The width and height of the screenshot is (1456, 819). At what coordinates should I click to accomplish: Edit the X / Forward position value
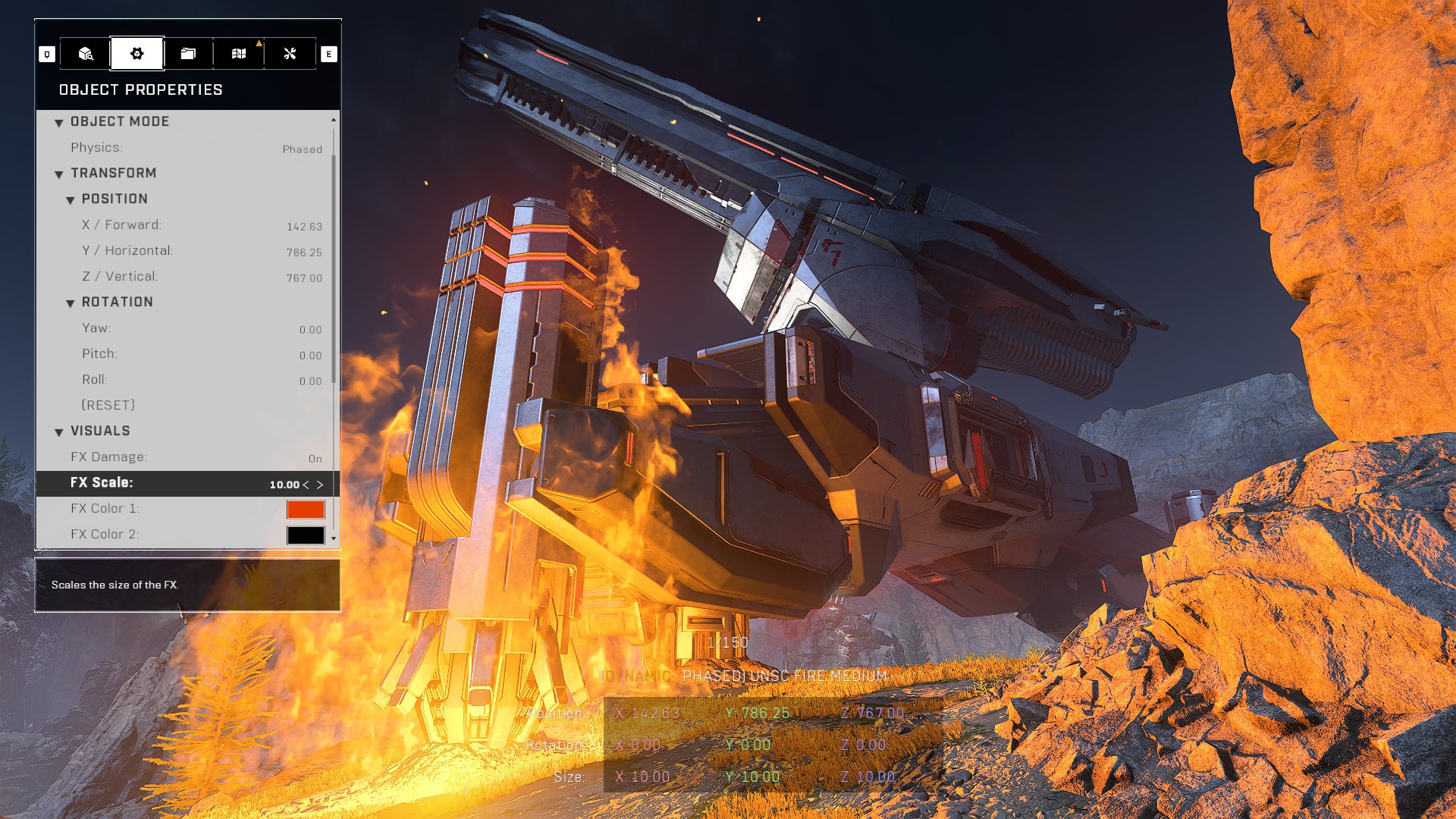[304, 226]
